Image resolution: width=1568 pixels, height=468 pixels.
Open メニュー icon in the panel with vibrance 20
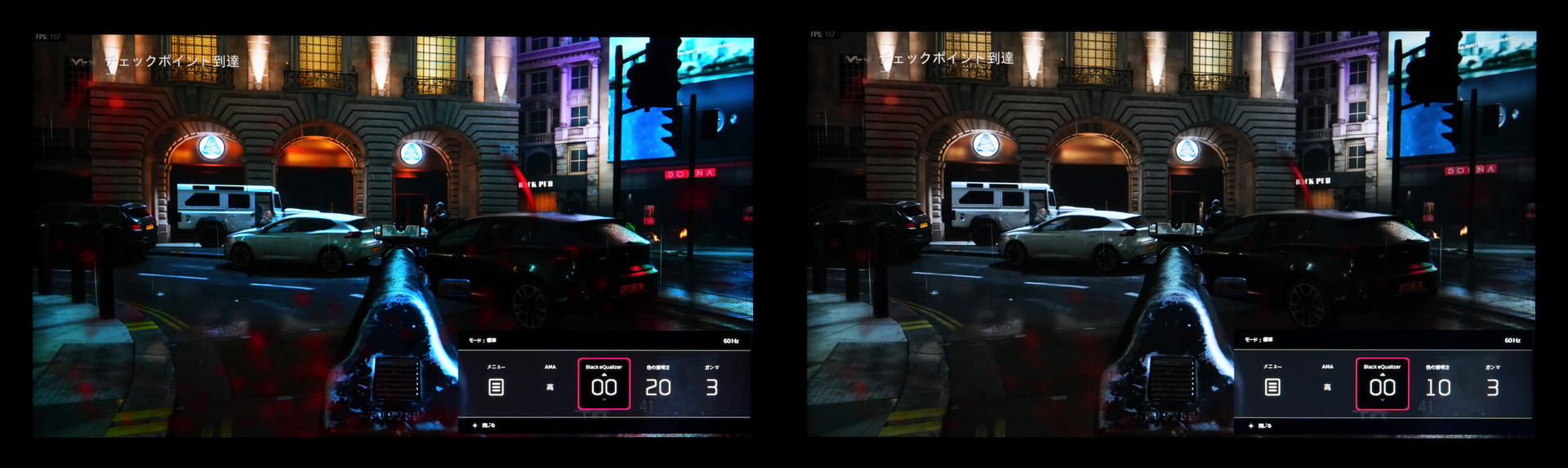[x=496, y=386]
